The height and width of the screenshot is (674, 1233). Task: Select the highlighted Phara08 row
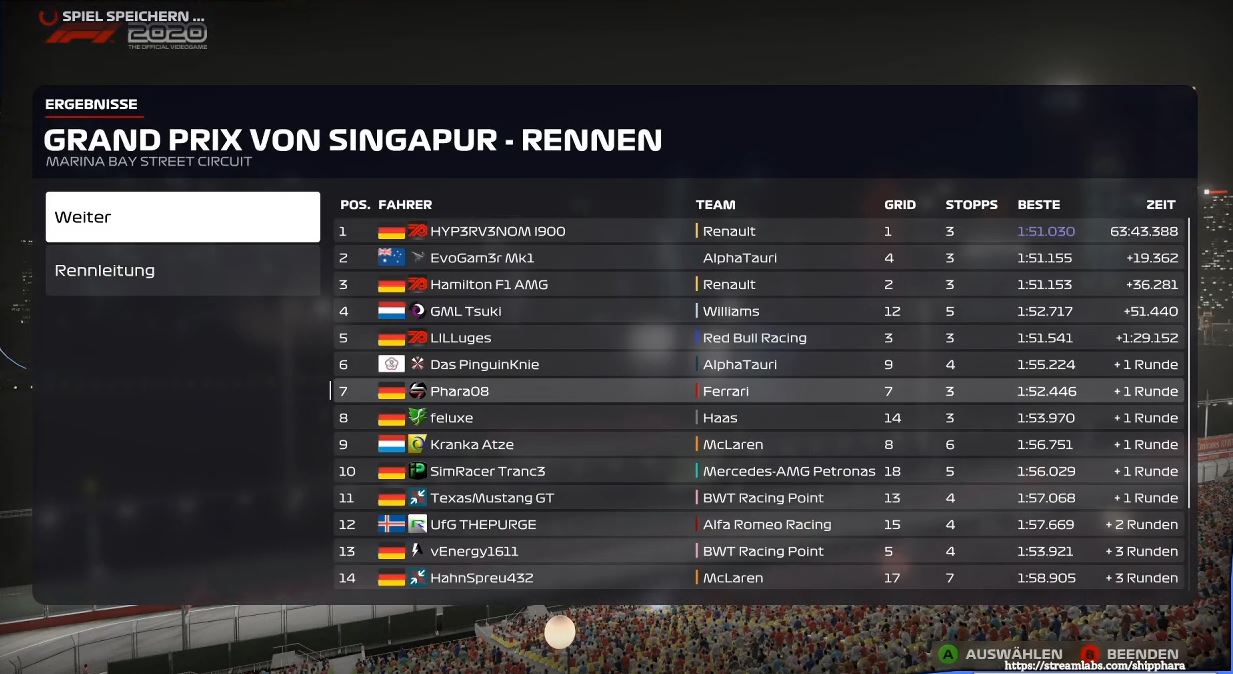coord(758,391)
